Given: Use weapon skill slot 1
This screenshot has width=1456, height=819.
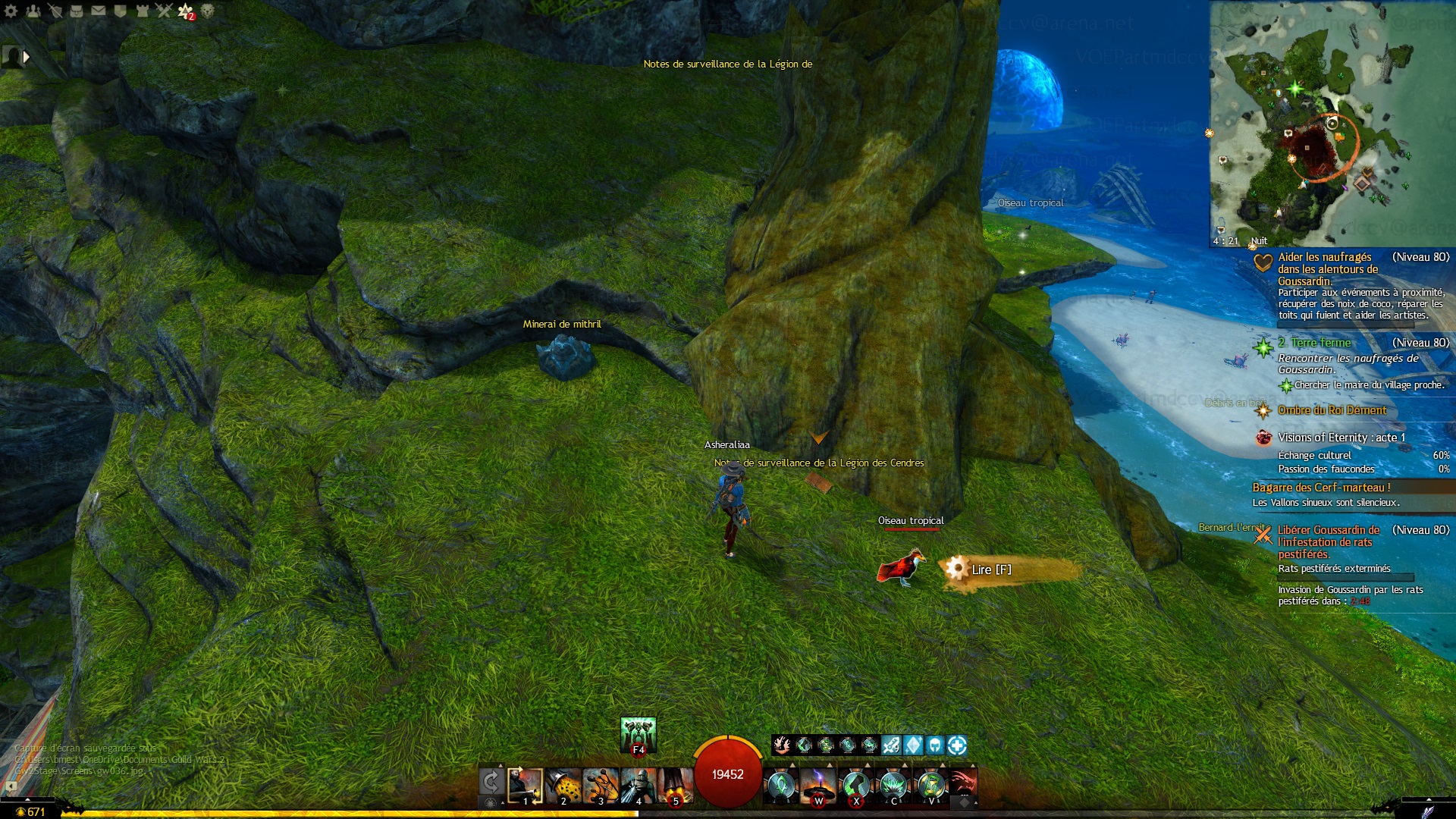Looking at the screenshot, I should [525, 786].
